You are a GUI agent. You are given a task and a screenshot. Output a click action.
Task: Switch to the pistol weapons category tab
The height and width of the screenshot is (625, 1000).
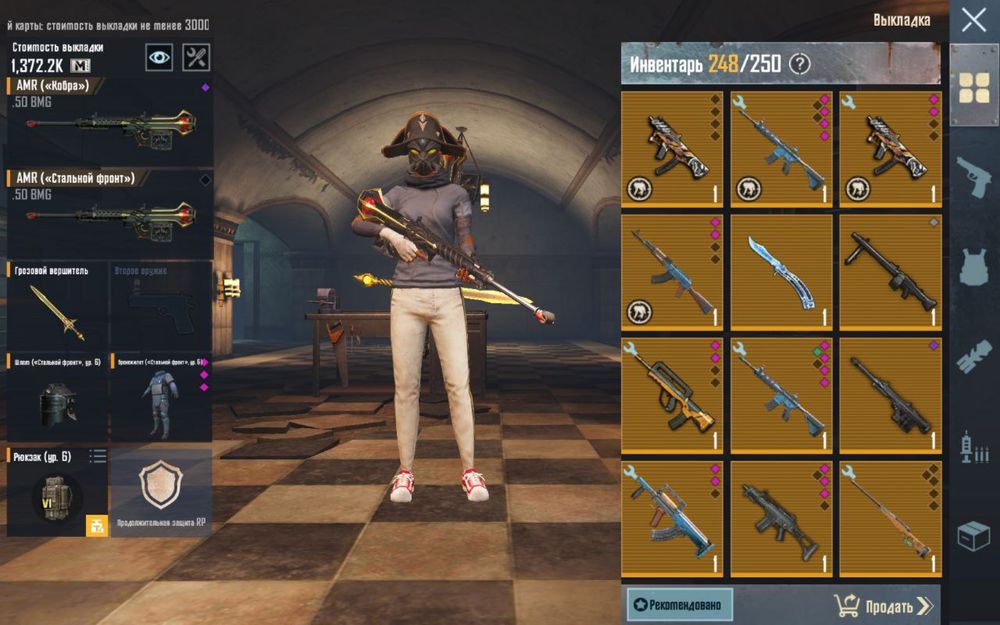point(974,178)
